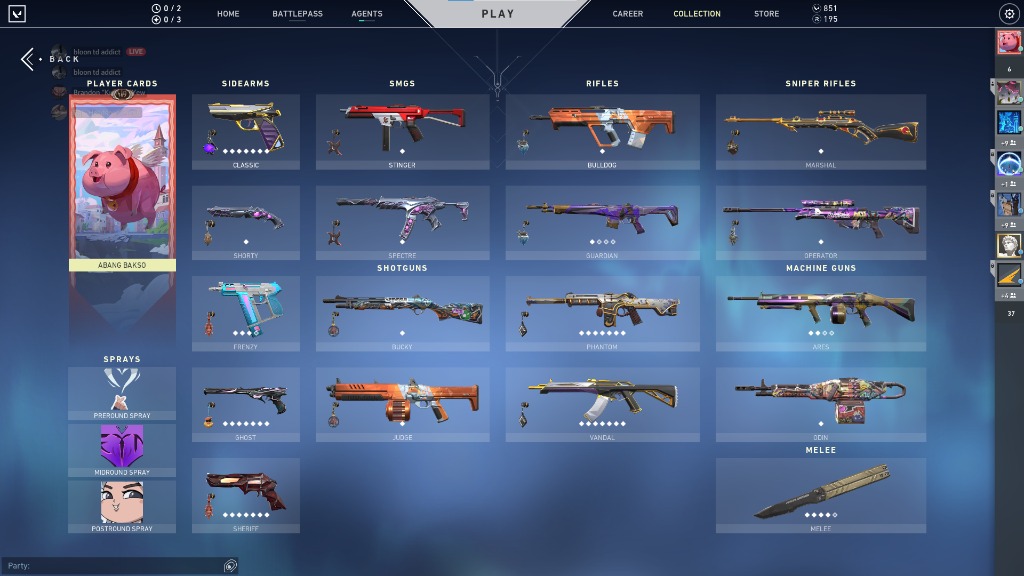This screenshot has width=1024, height=576.
Task: Choose the Preround Spray slot
Action: pyautogui.click(x=122, y=393)
